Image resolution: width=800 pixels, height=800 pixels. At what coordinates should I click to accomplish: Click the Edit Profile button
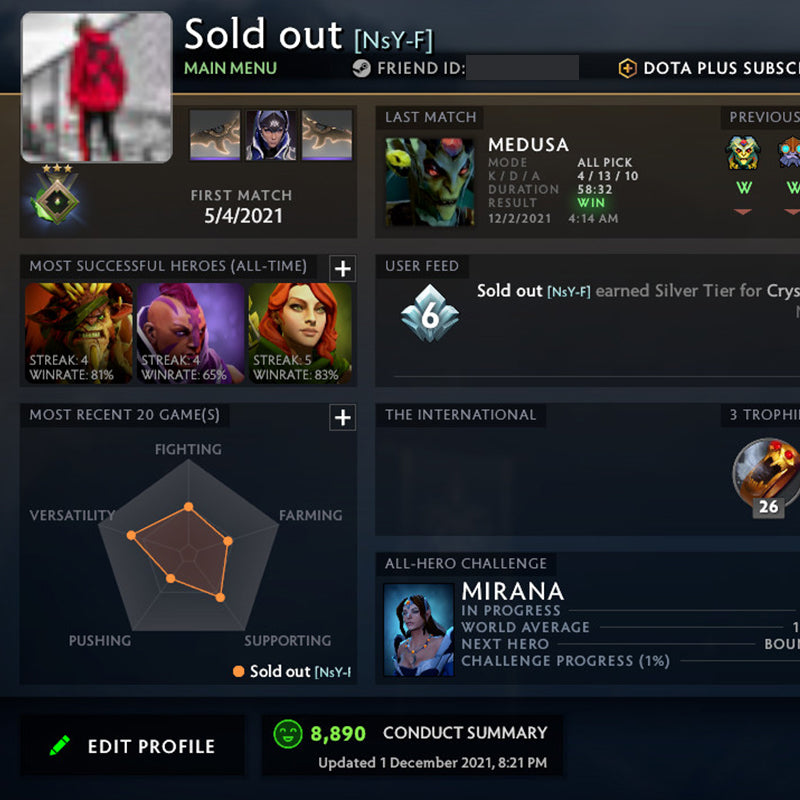click(x=132, y=746)
